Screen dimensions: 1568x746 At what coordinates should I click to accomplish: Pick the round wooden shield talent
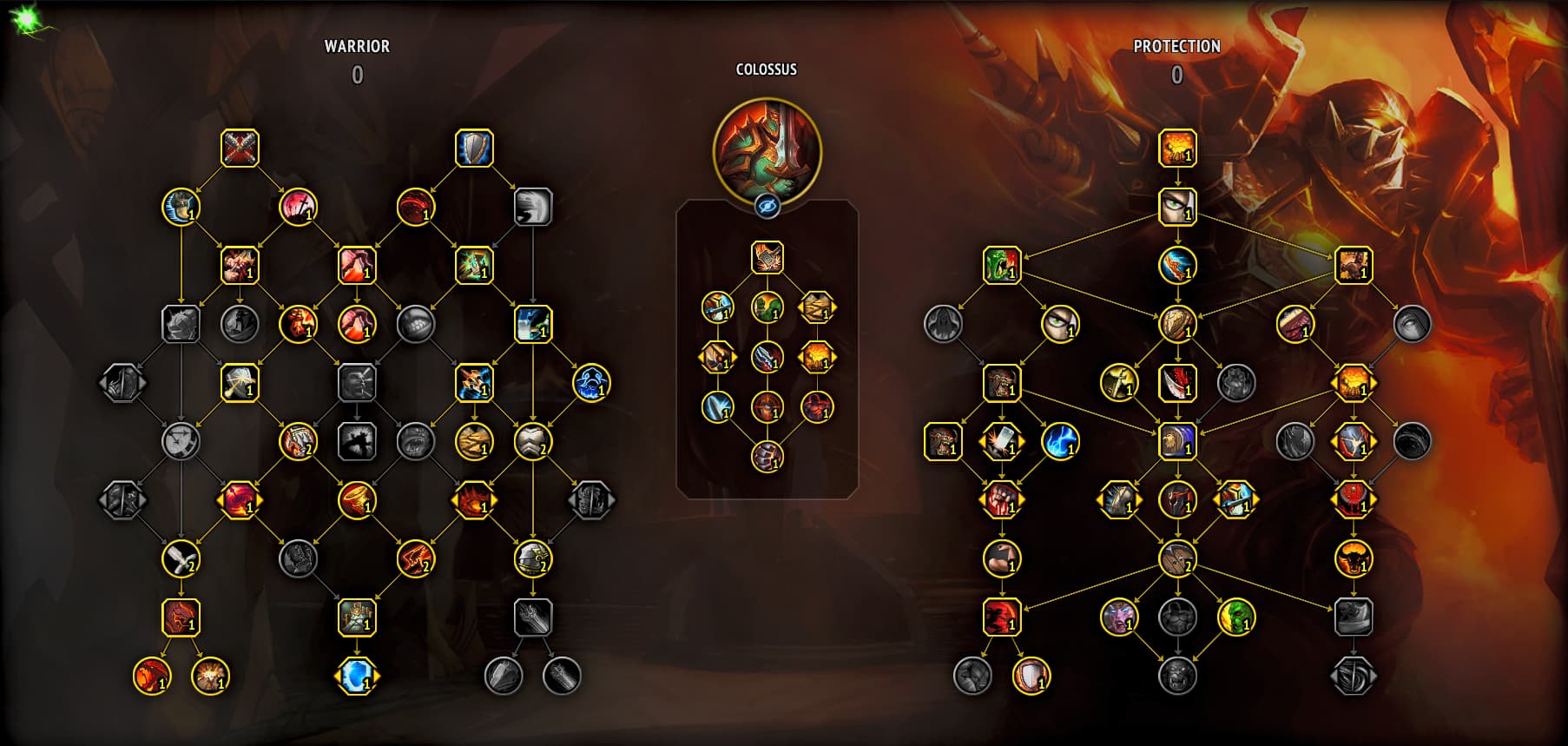(x=1177, y=324)
